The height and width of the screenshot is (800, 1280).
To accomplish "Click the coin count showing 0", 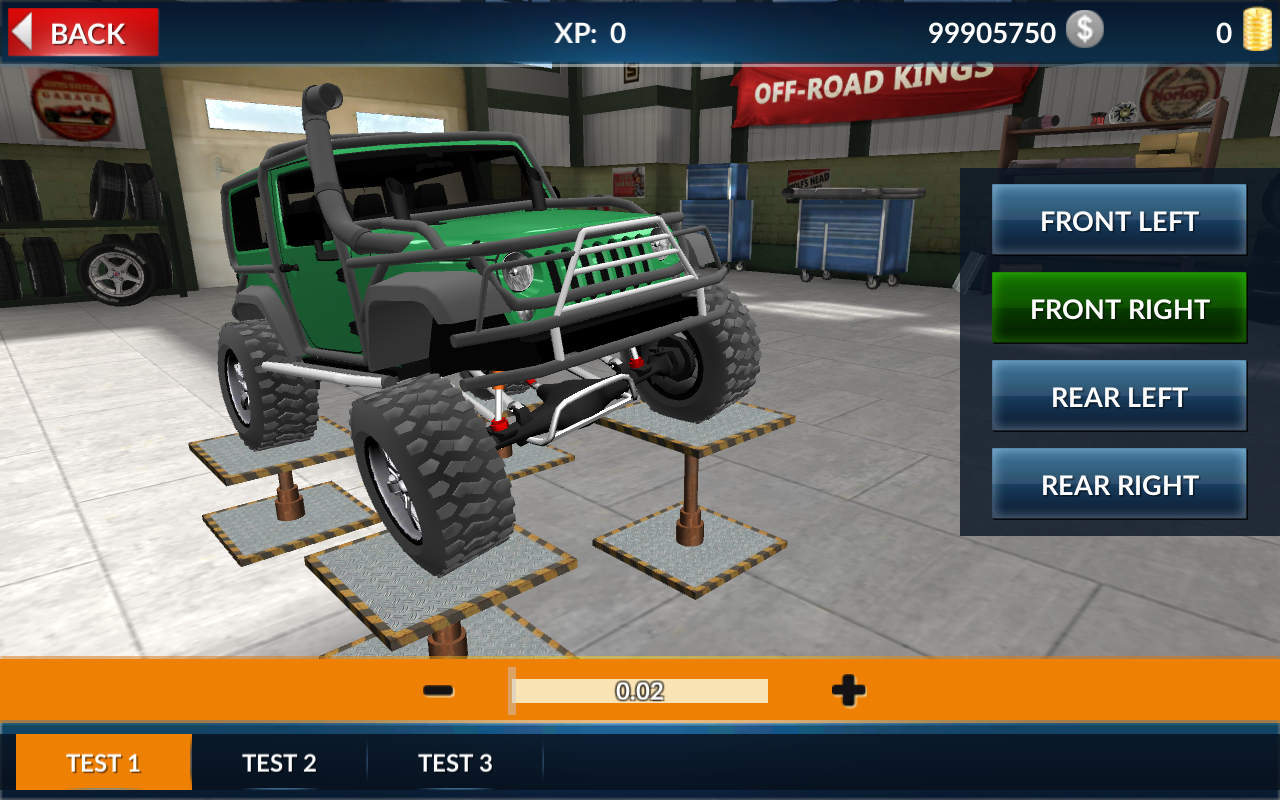I will (x=1221, y=31).
